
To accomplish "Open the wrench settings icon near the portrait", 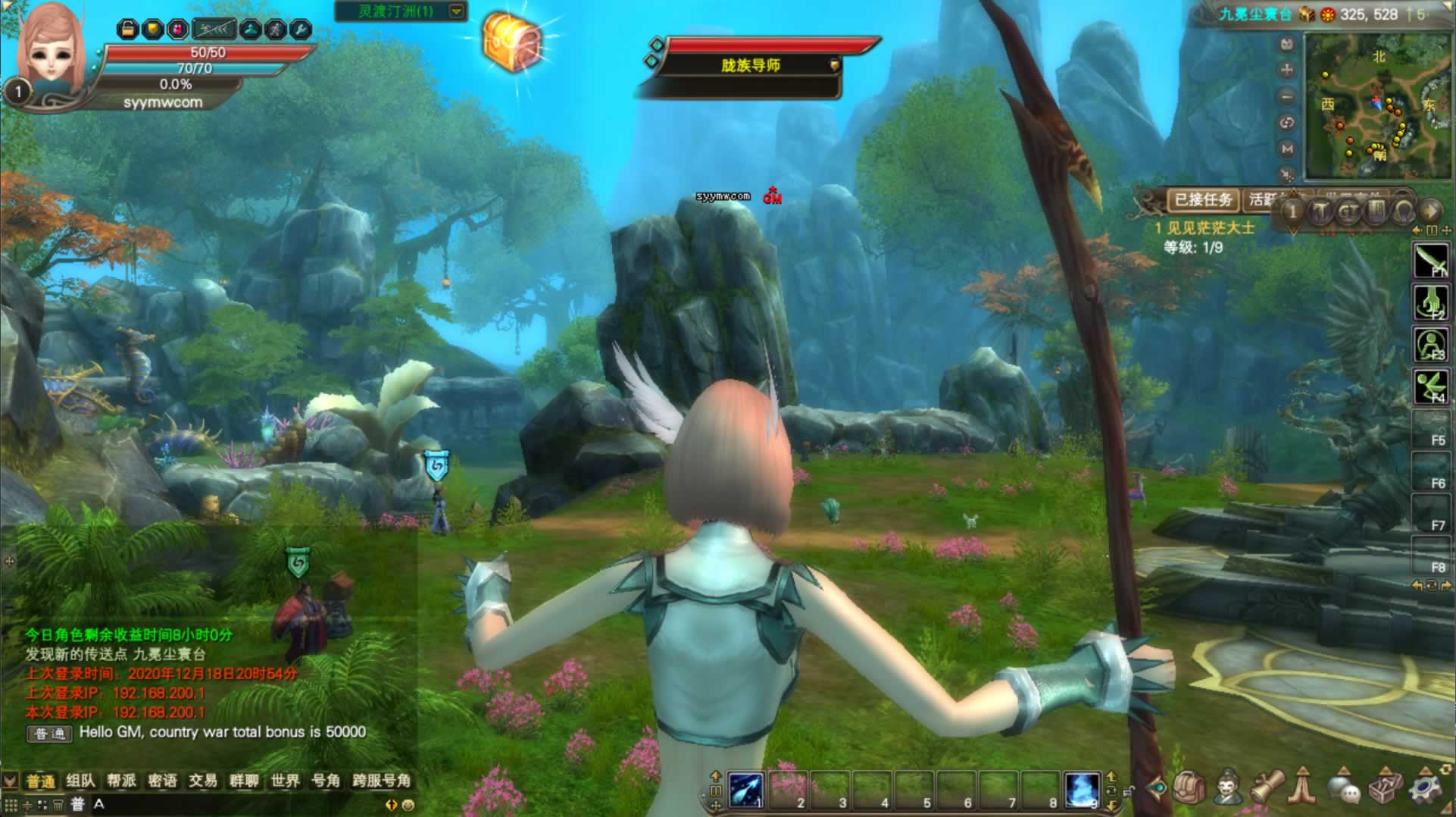I will tap(301, 30).
